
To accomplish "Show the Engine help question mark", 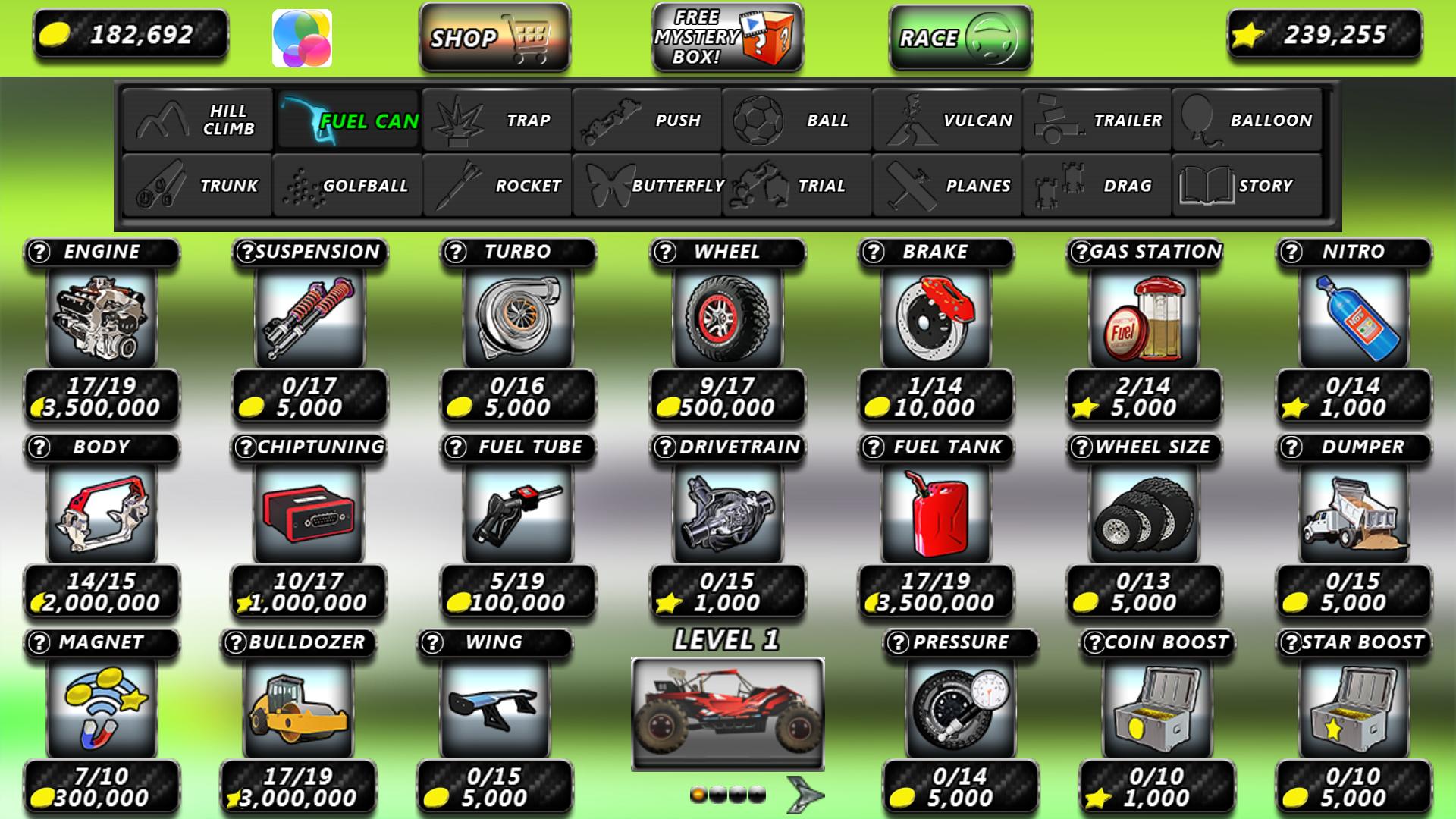I will [37, 252].
